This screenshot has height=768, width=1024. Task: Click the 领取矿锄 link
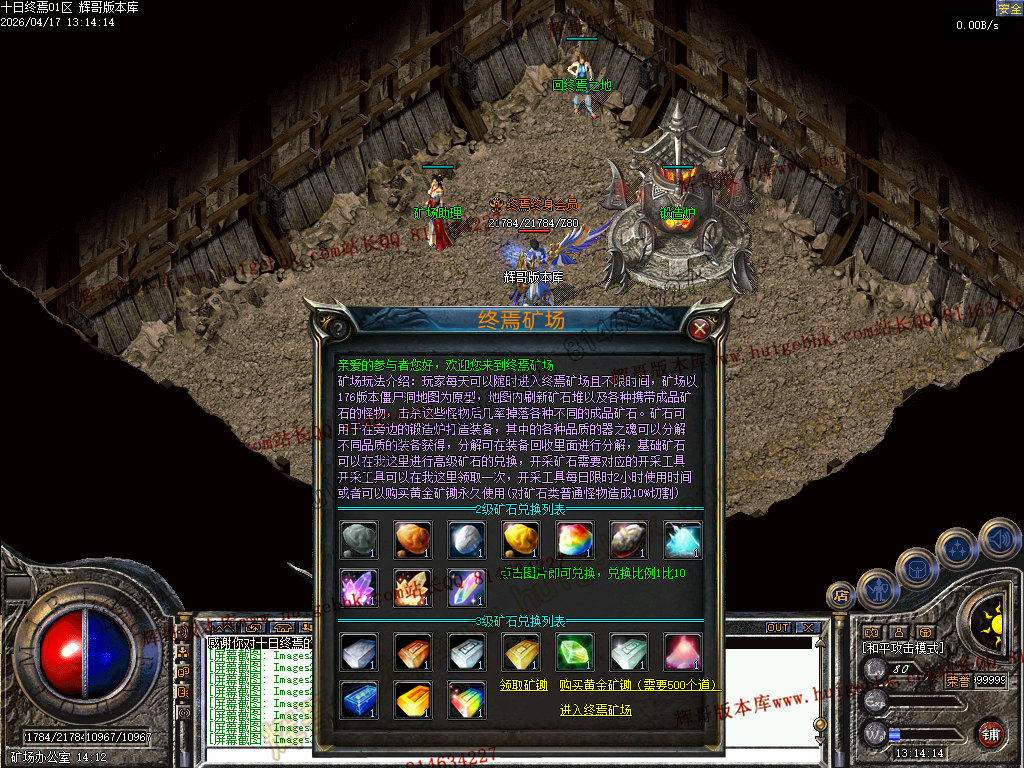pos(523,685)
